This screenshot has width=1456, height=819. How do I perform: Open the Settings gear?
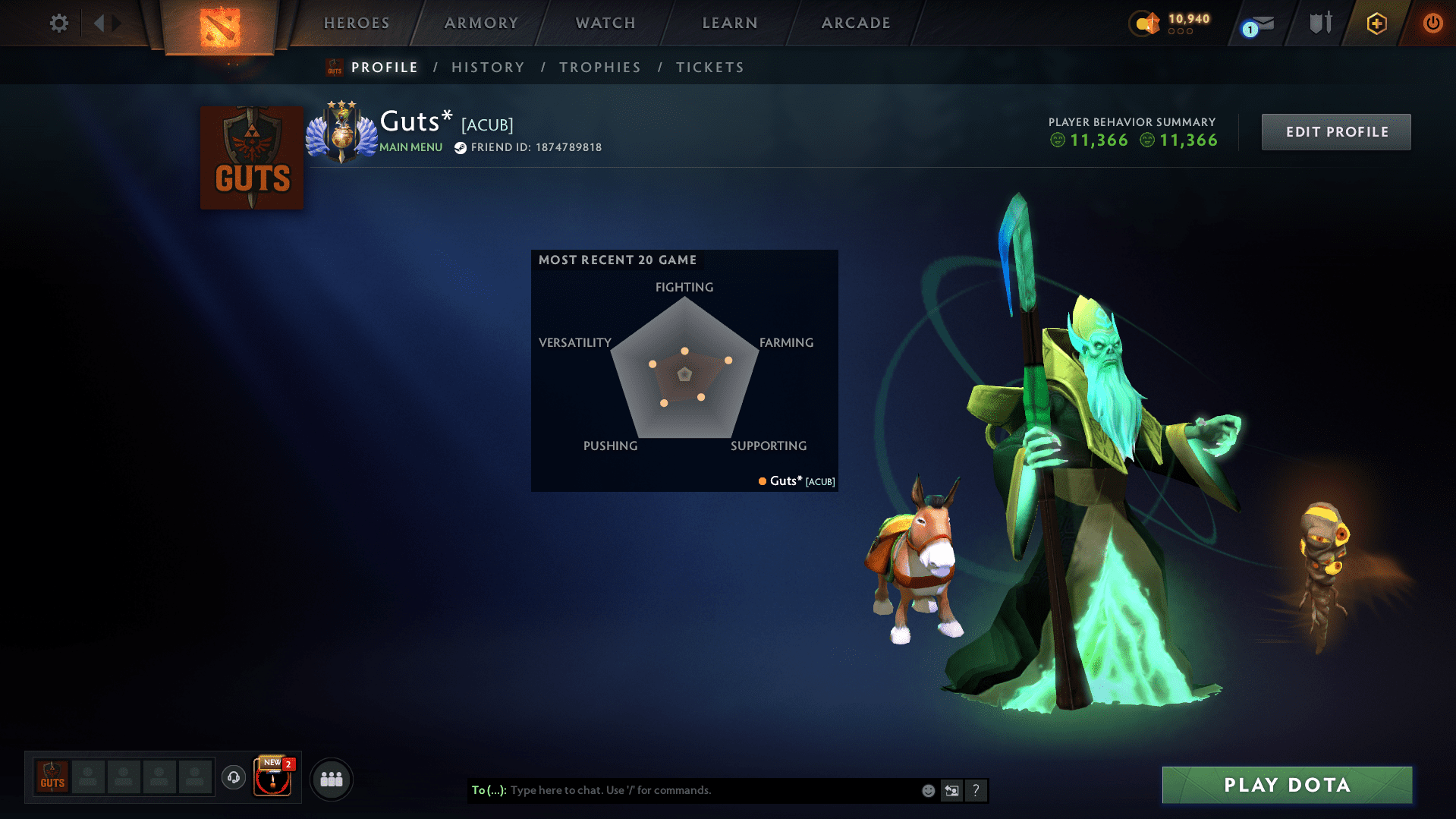[x=58, y=23]
